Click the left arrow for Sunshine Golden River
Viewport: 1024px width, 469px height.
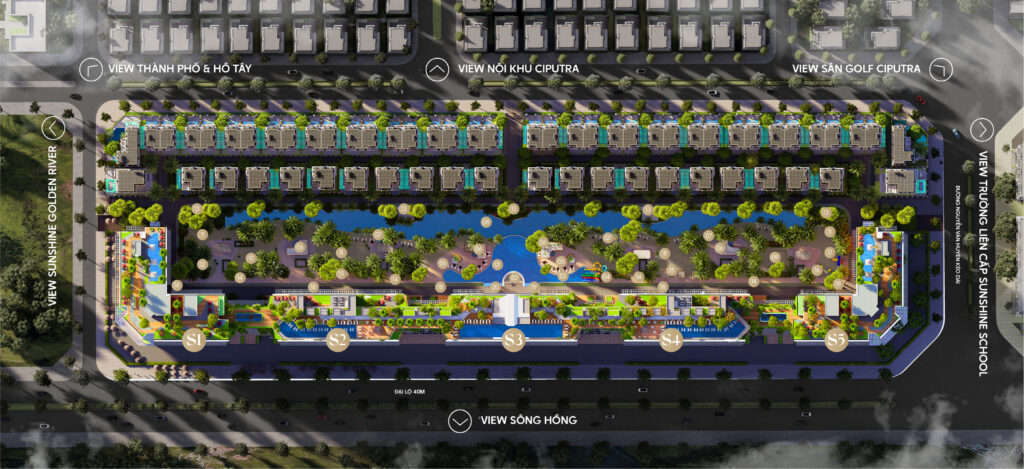(x=53, y=128)
